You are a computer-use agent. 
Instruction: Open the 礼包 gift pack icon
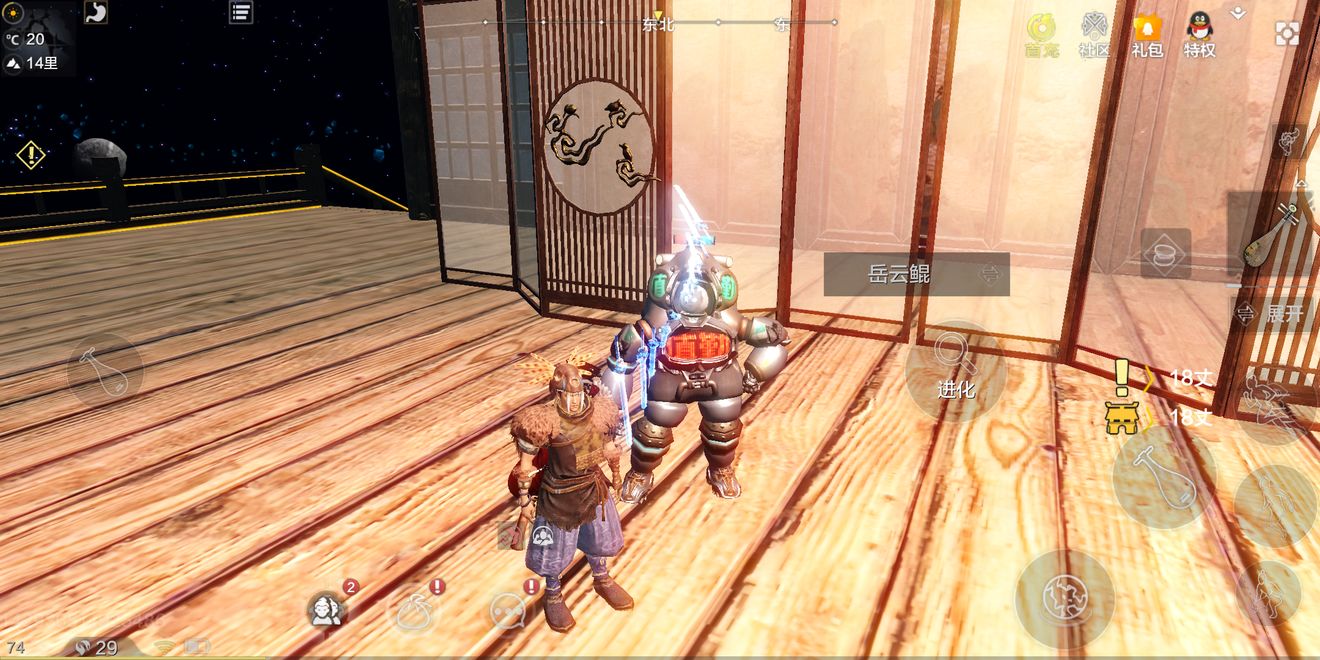tap(1147, 35)
